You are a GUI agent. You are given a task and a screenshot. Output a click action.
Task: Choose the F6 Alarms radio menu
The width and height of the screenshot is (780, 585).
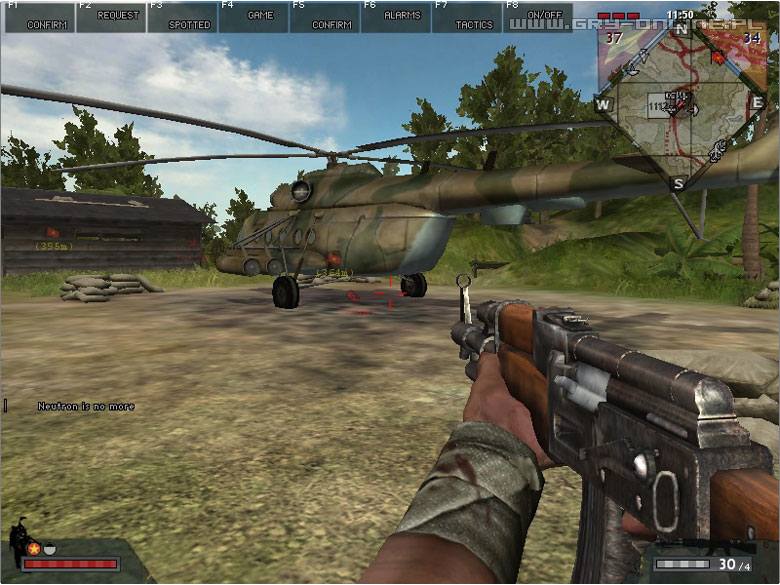396,17
